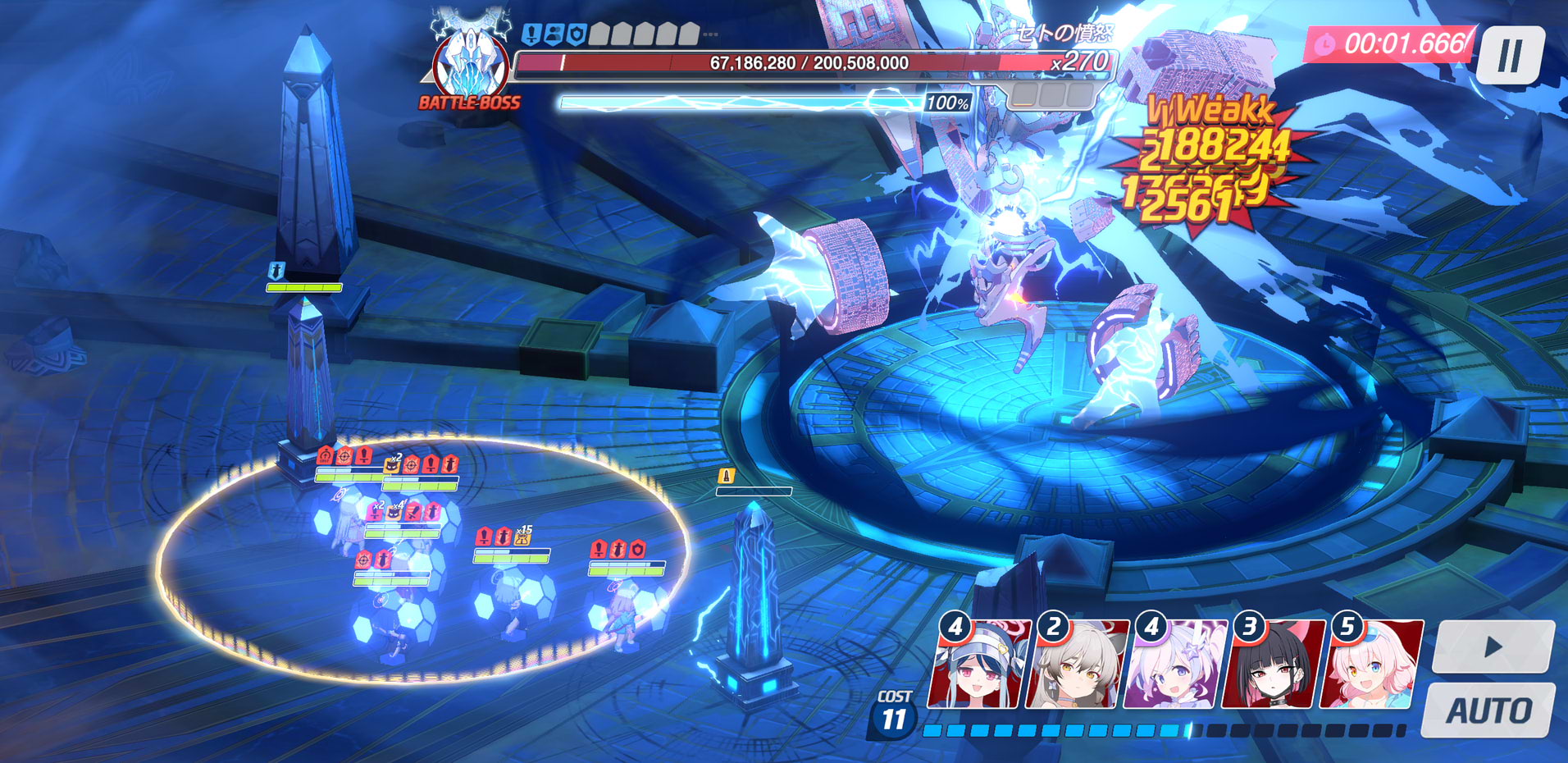Change battle speed with the play-arrow button
The image size is (1568, 763).
(1493, 647)
